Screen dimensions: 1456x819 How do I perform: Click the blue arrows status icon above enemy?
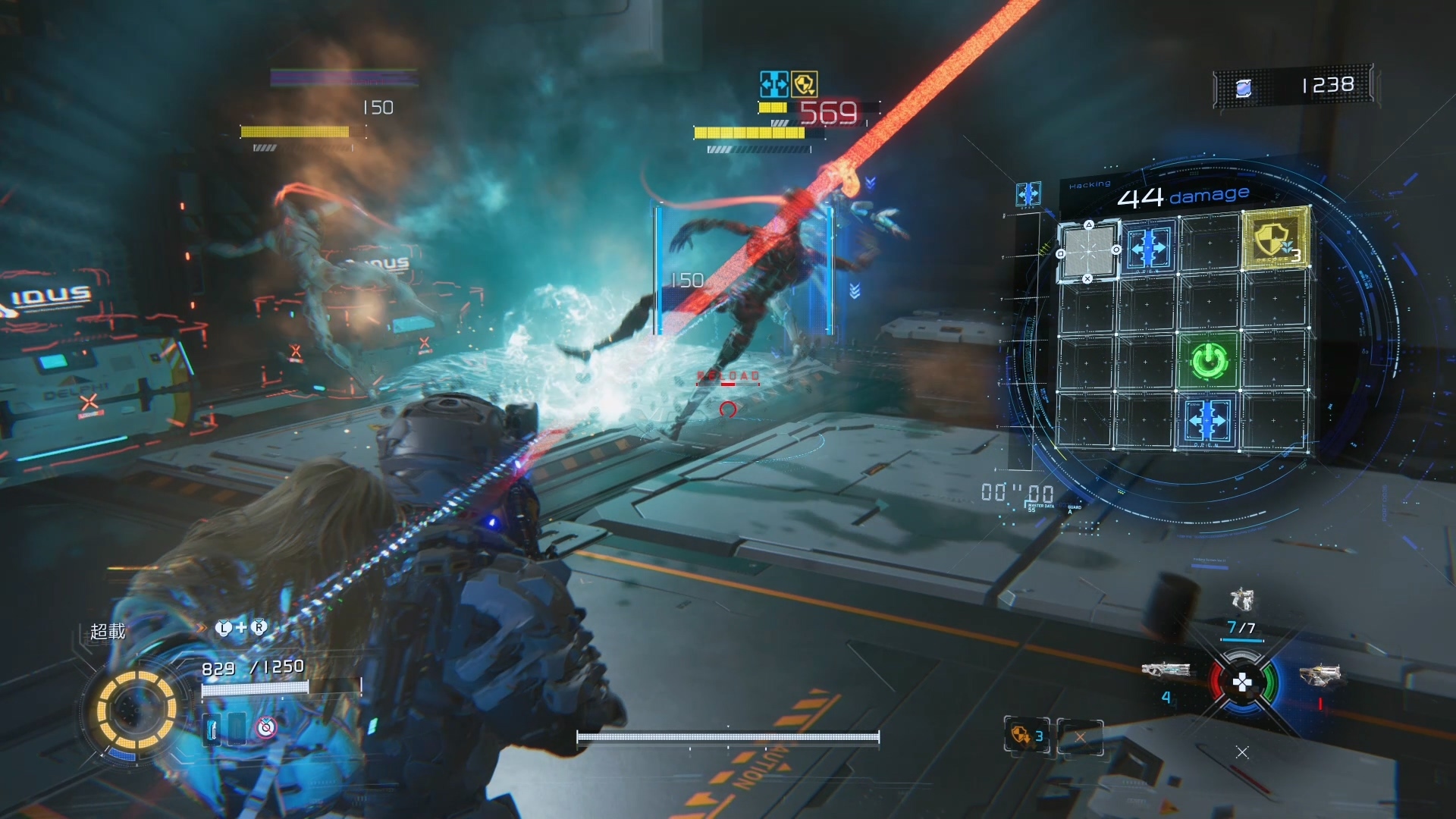point(773,84)
